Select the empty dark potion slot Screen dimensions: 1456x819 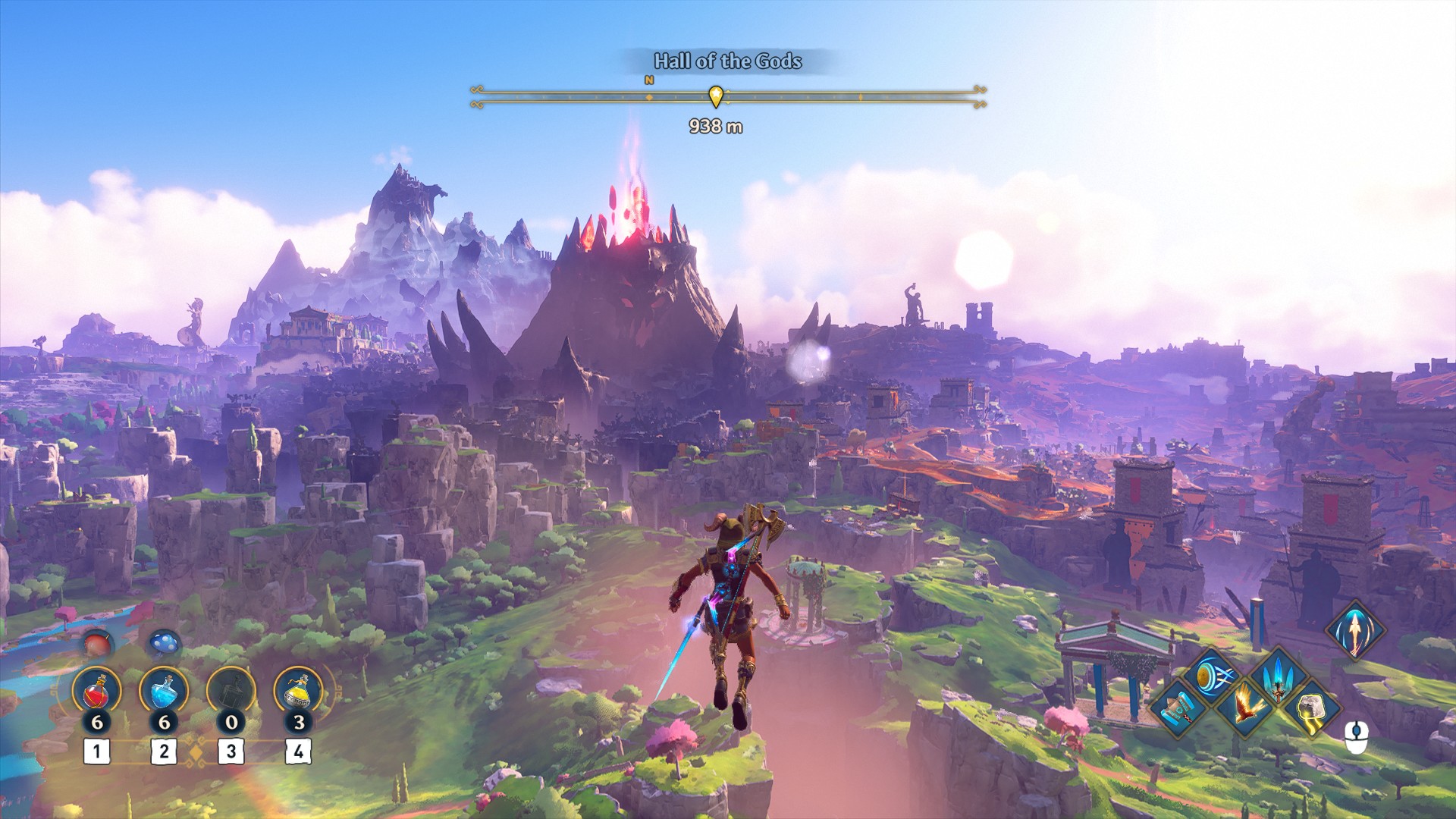[x=231, y=692]
